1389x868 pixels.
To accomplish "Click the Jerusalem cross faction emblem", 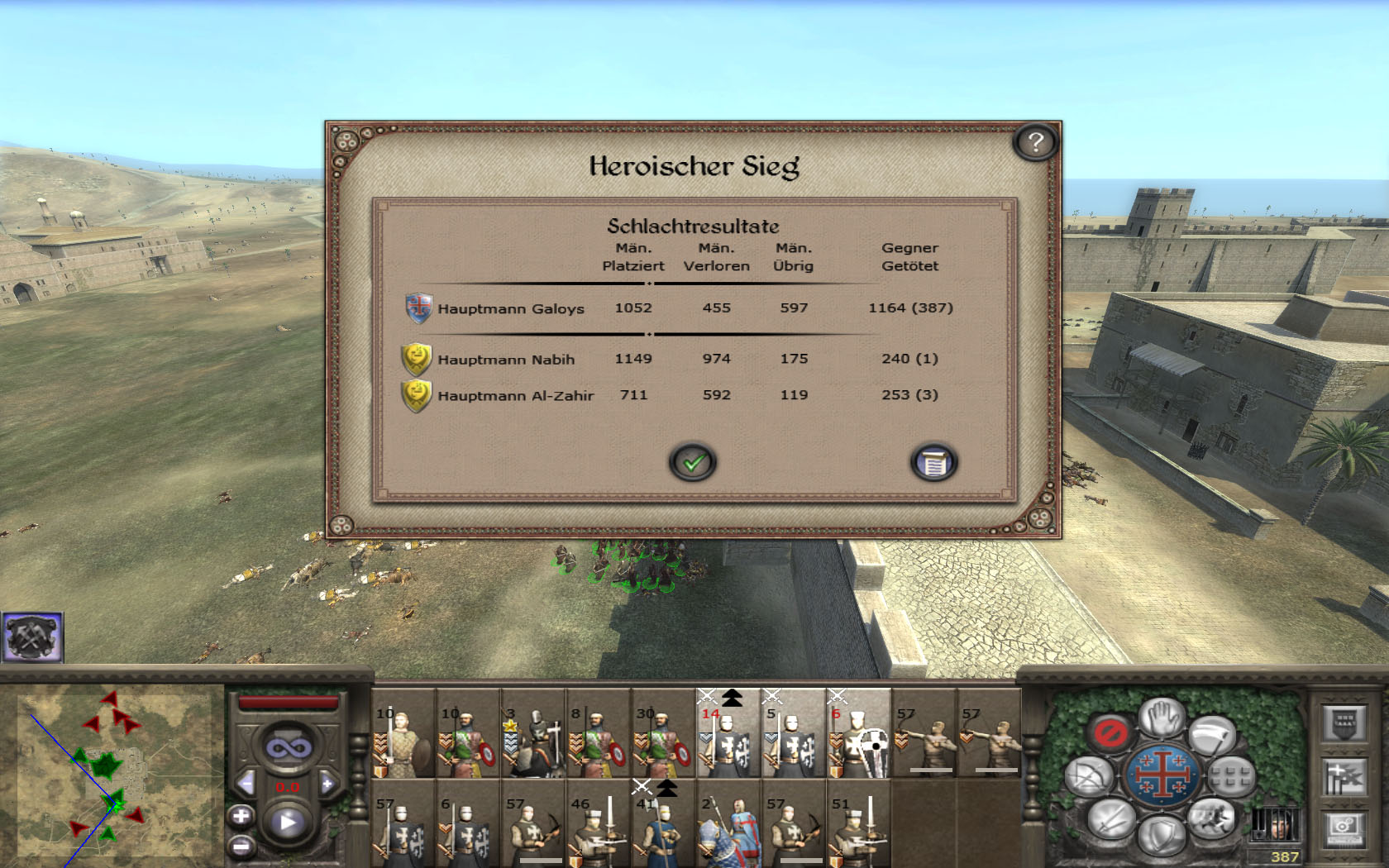I will point(1161,776).
